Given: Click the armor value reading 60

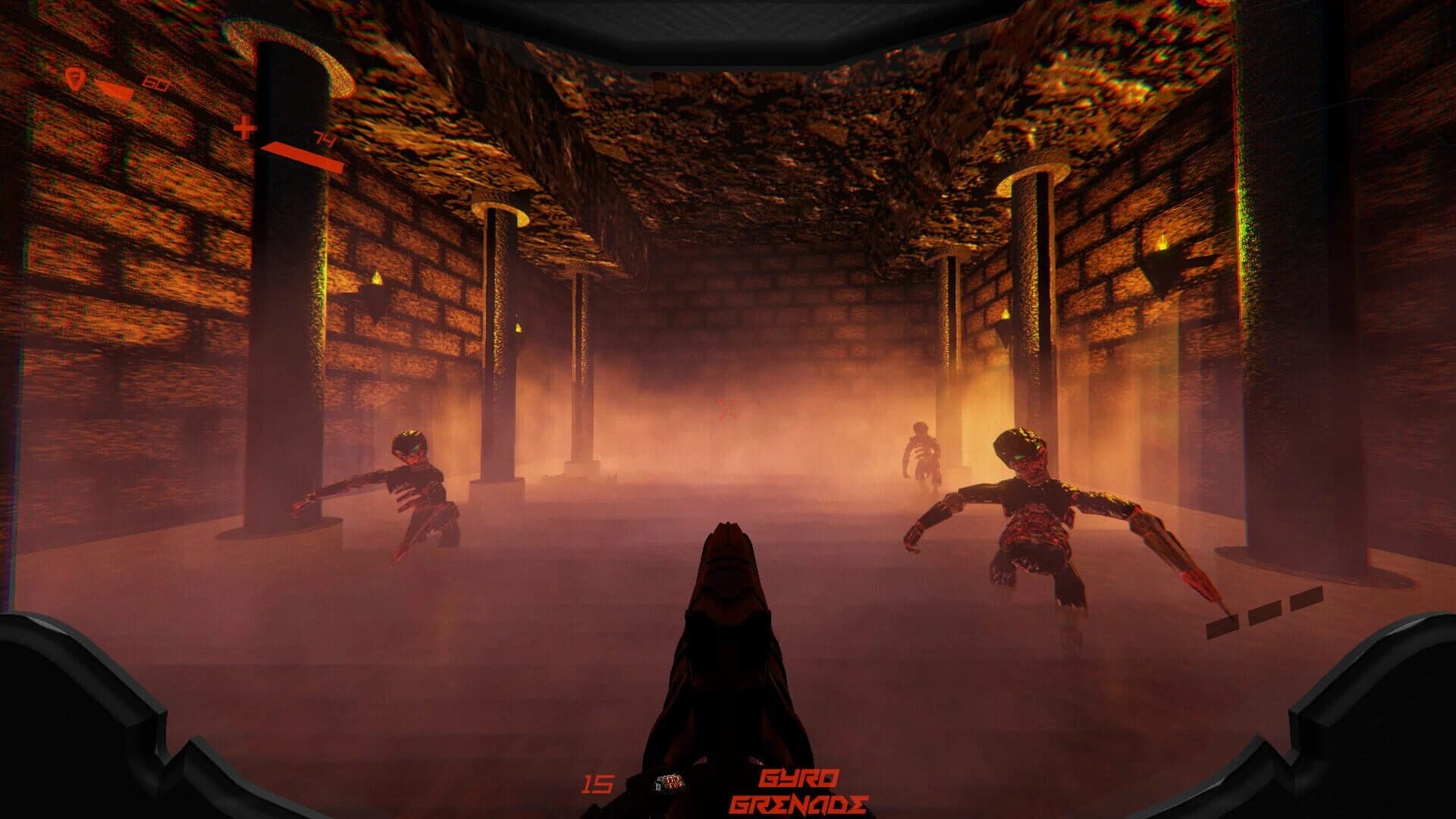Looking at the screenshot, I should (155, 83).
